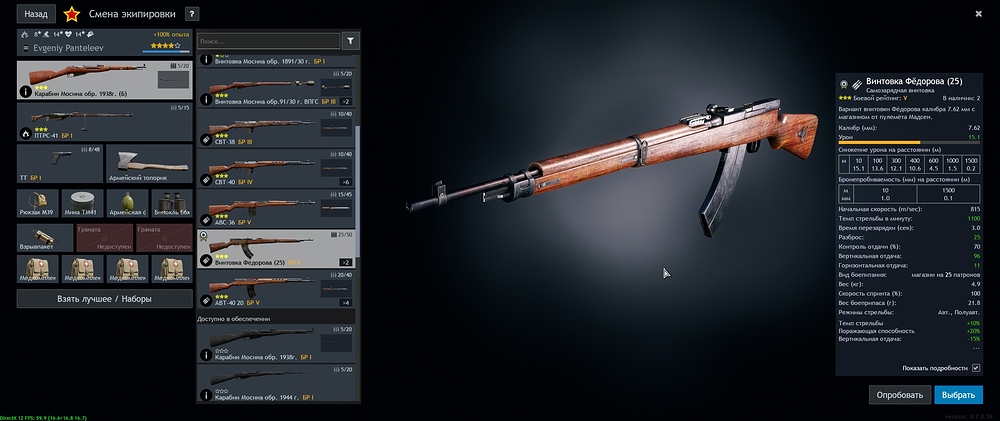
Task: Choose СВТ-38 from the weapon list
Action: click(x=278, y=127)
